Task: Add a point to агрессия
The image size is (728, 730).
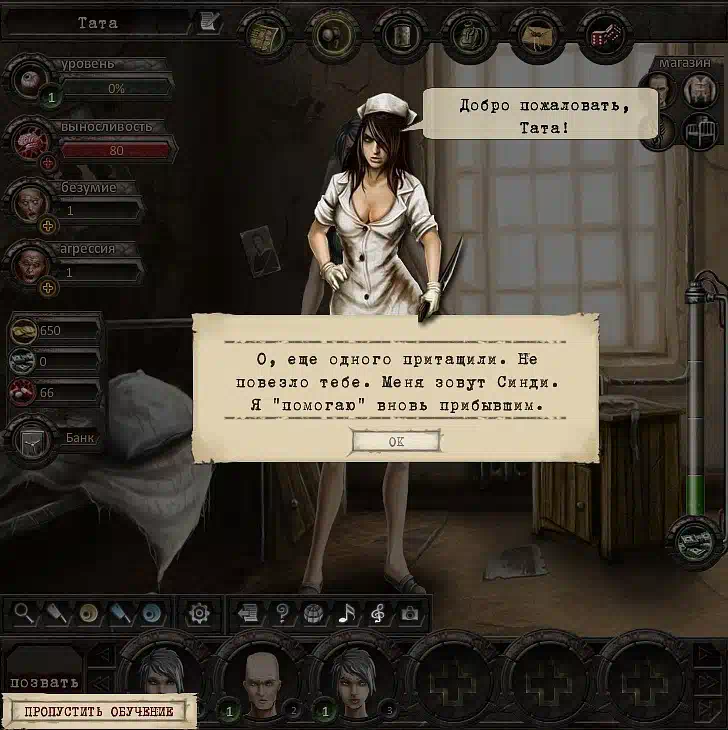Action: click(x=47, y=288)
